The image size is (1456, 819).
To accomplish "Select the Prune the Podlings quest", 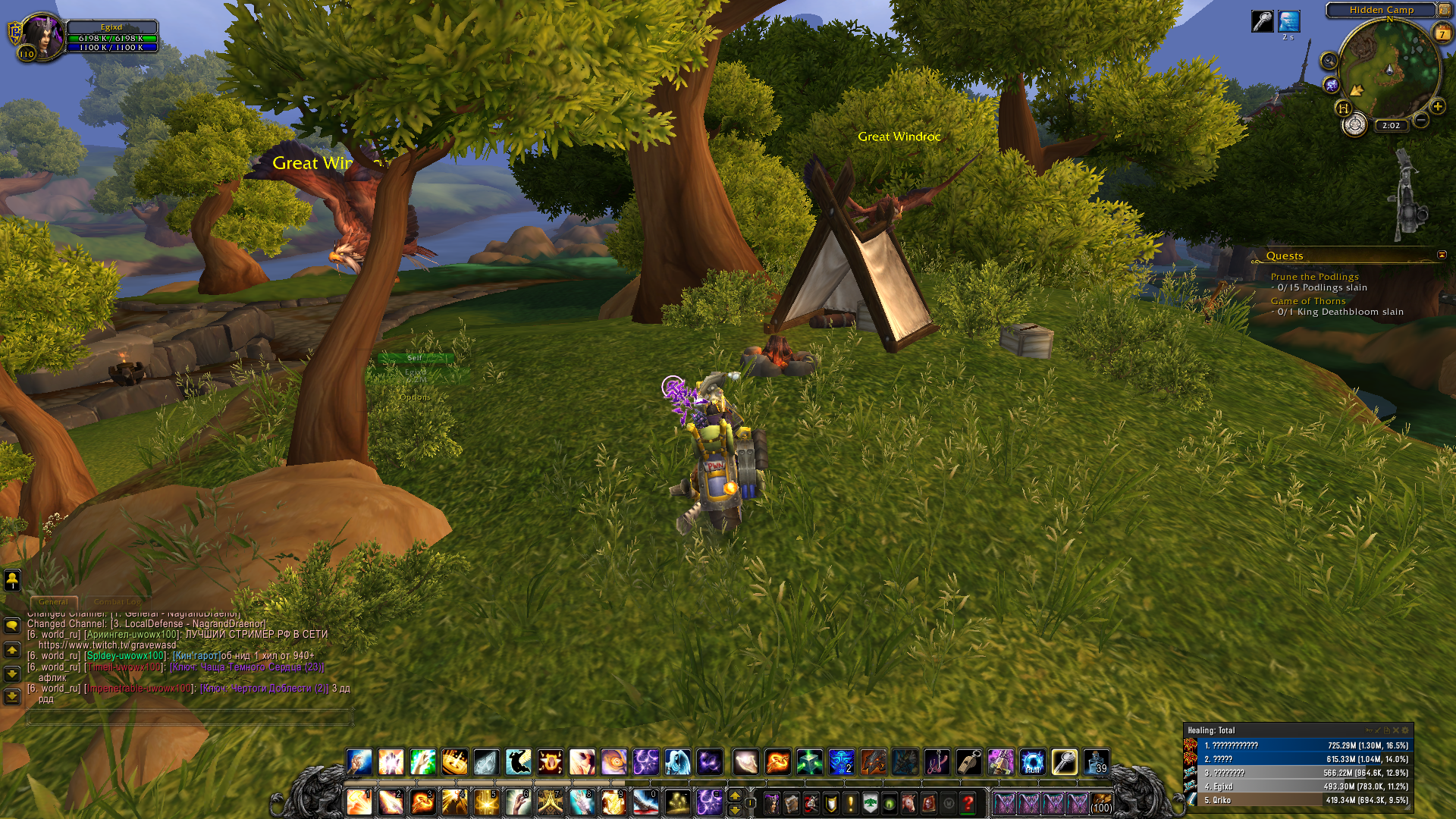I will click(x=1314, y=277).
